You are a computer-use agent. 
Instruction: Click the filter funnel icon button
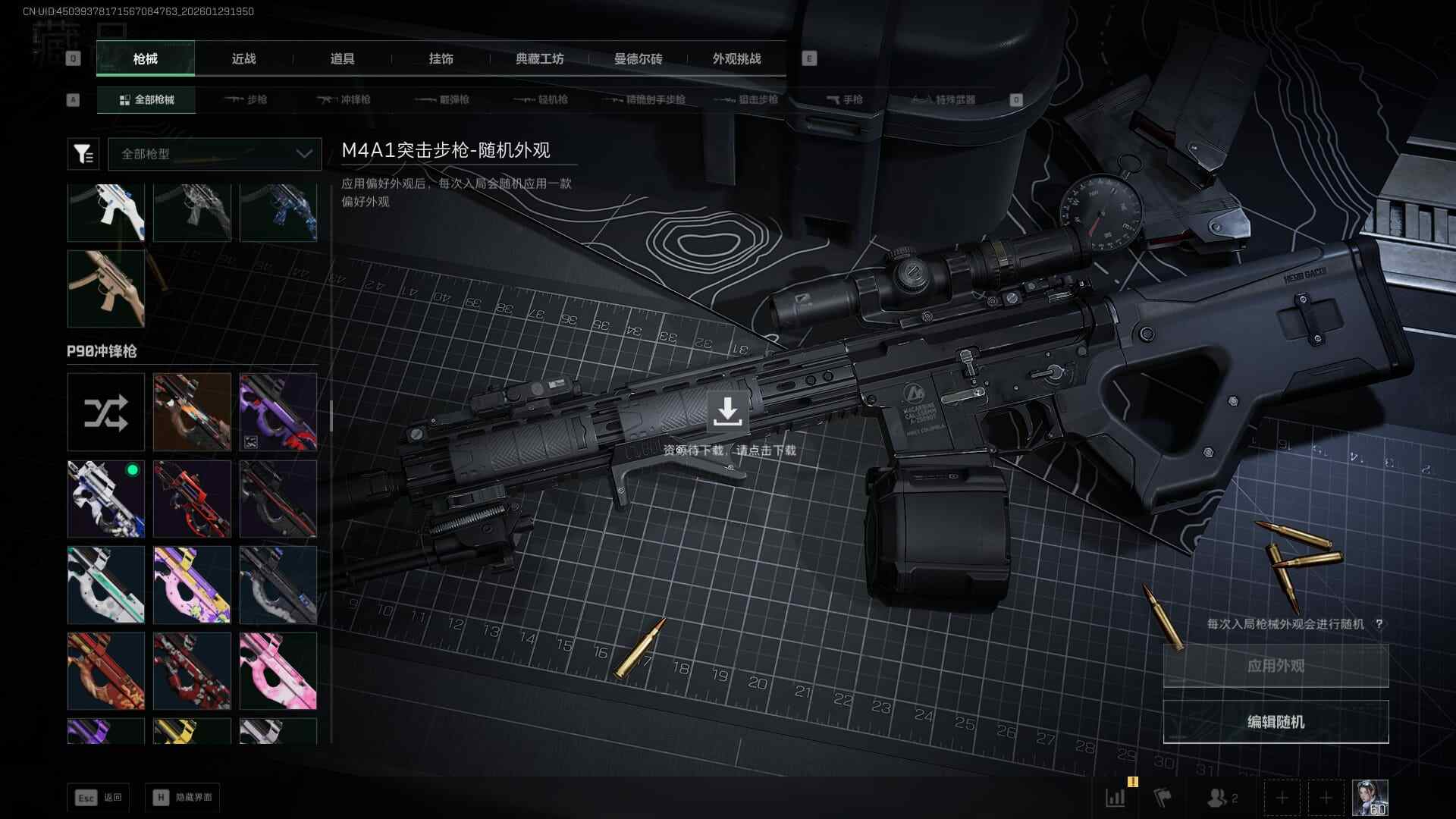83,154
